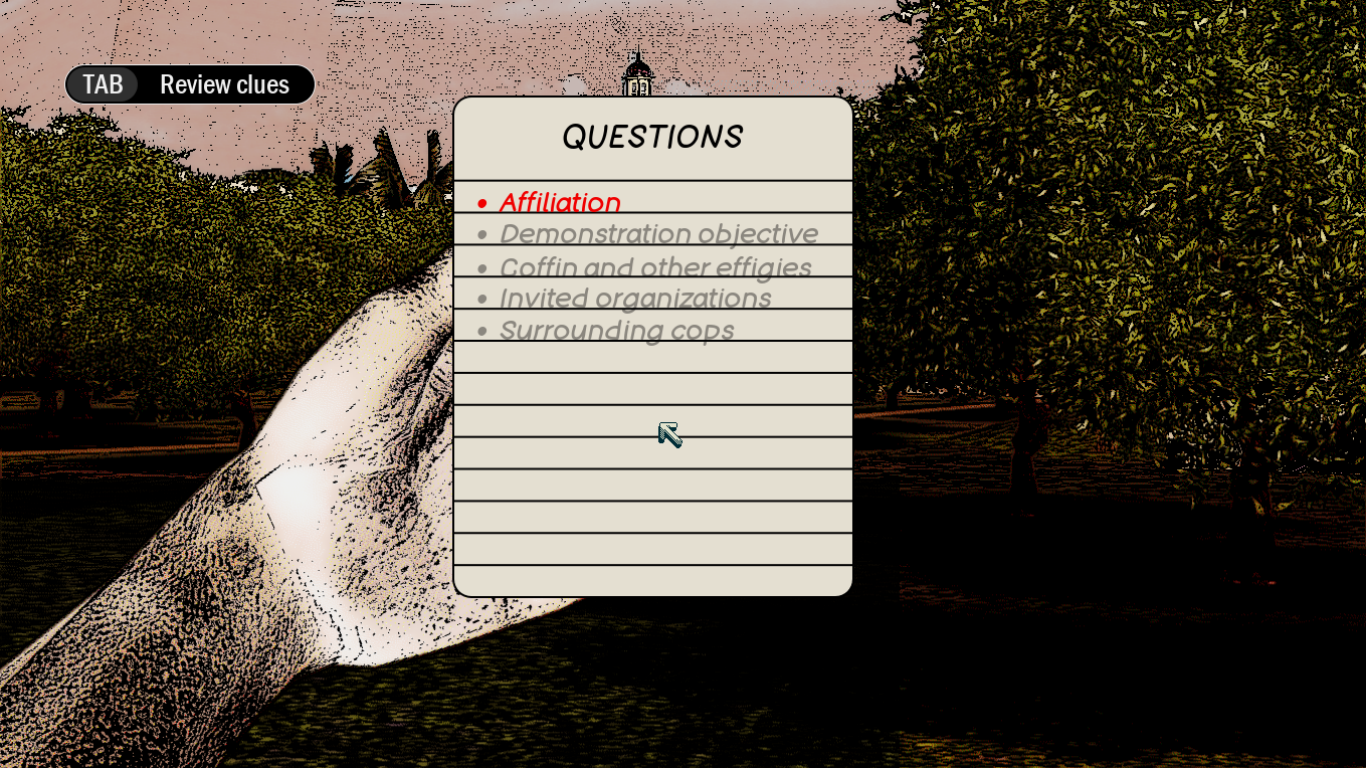Image resolution: width=1366 pixels, height=768 pixels.
Task: Click the red bullet beside Affiliation
Action: click(483, 203)
